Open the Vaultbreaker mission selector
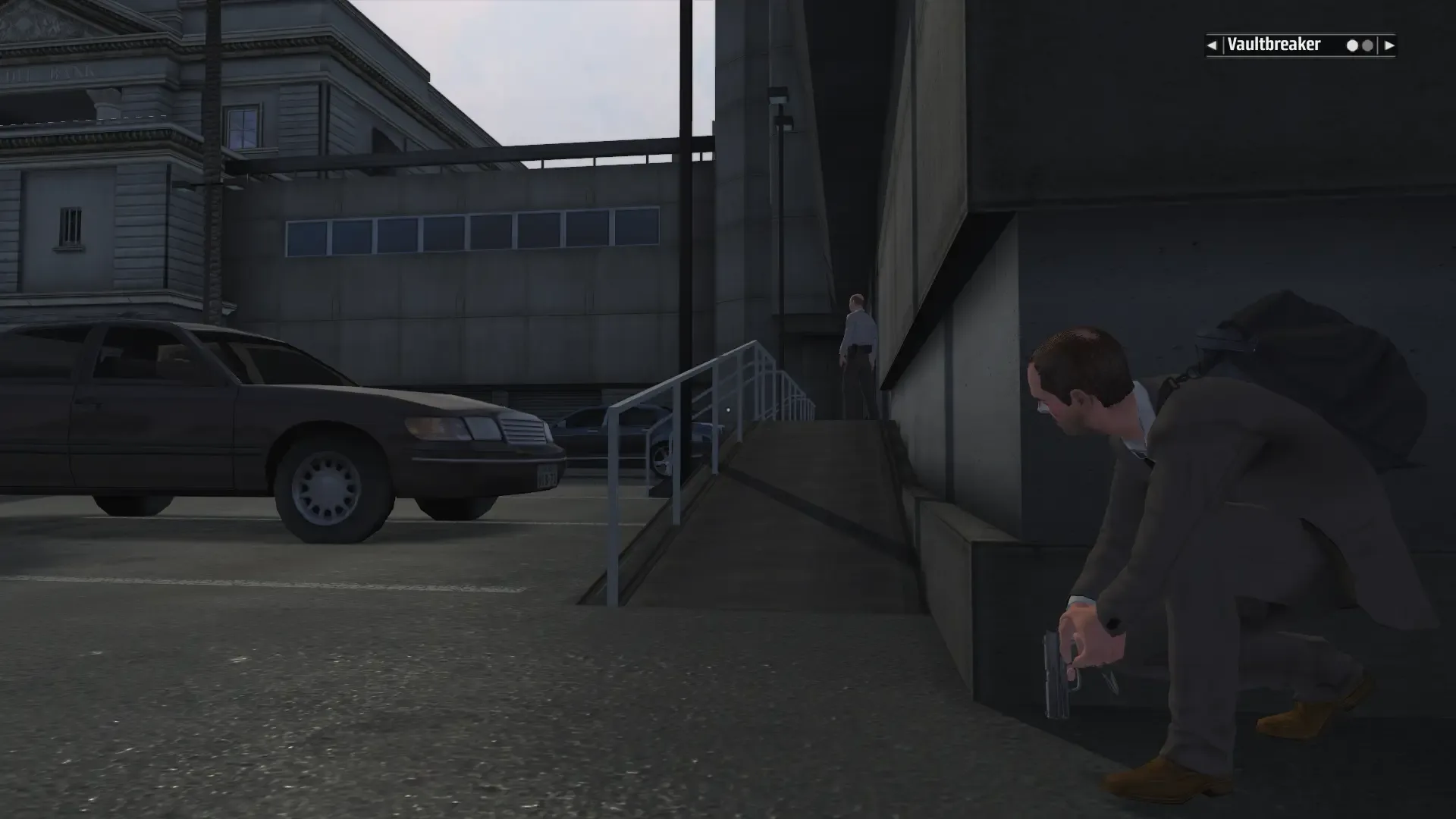Viewport: 1456px width, 819px height. [x=1274, y=45]
